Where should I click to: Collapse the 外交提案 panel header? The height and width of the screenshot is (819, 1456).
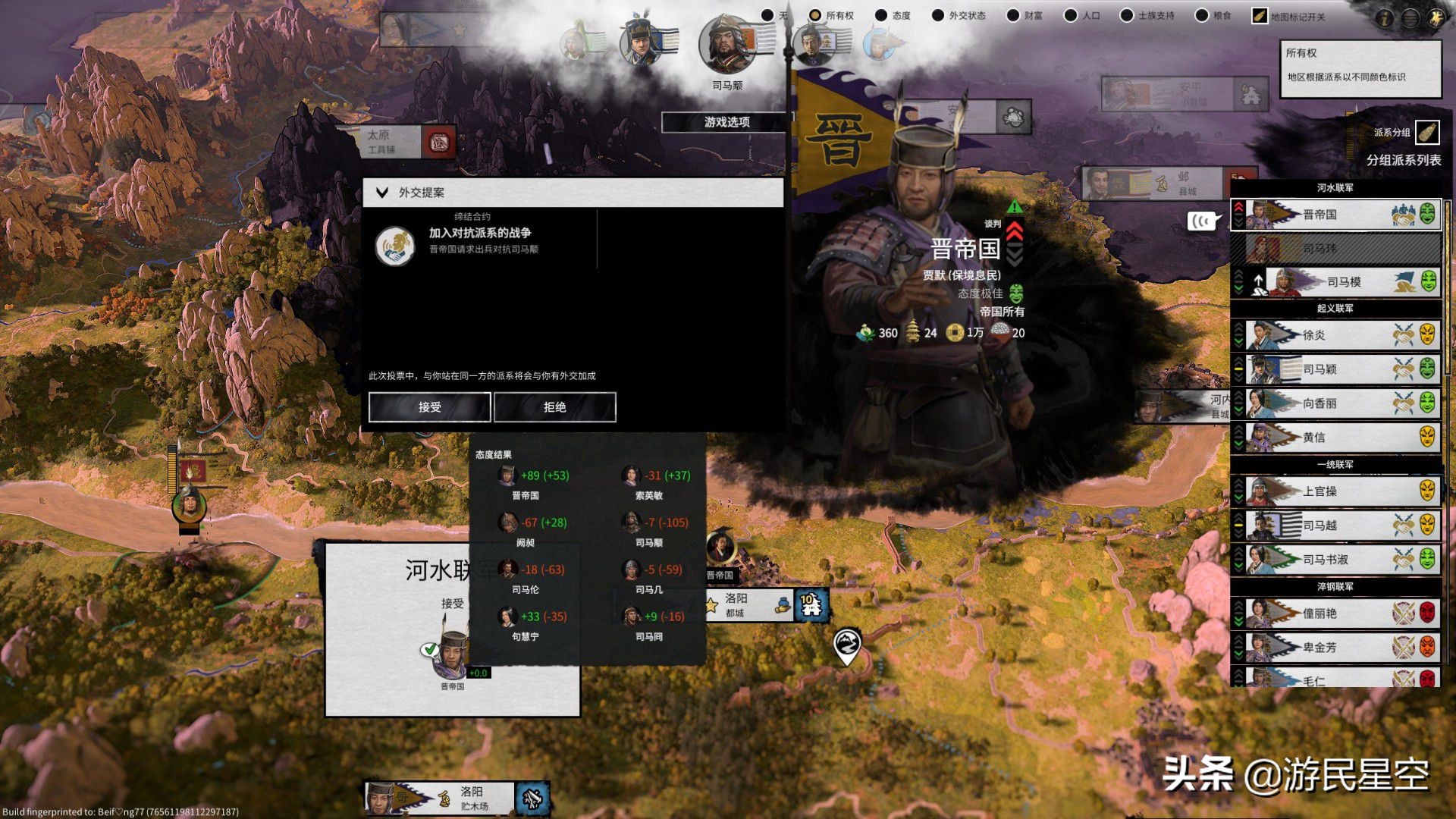point(382,193)
